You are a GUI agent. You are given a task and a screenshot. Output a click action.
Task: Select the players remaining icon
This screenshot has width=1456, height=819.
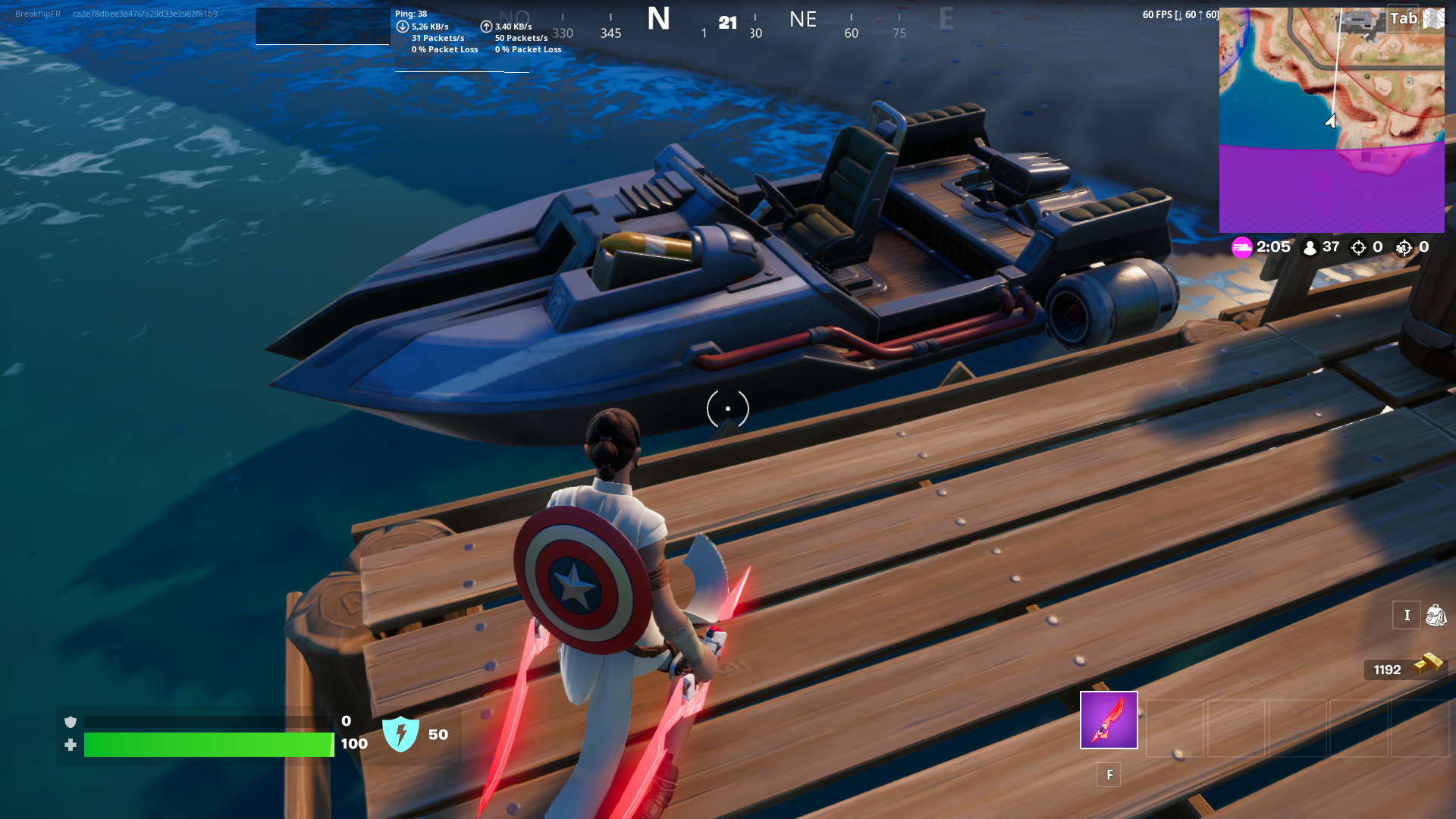pos(1311,246)
